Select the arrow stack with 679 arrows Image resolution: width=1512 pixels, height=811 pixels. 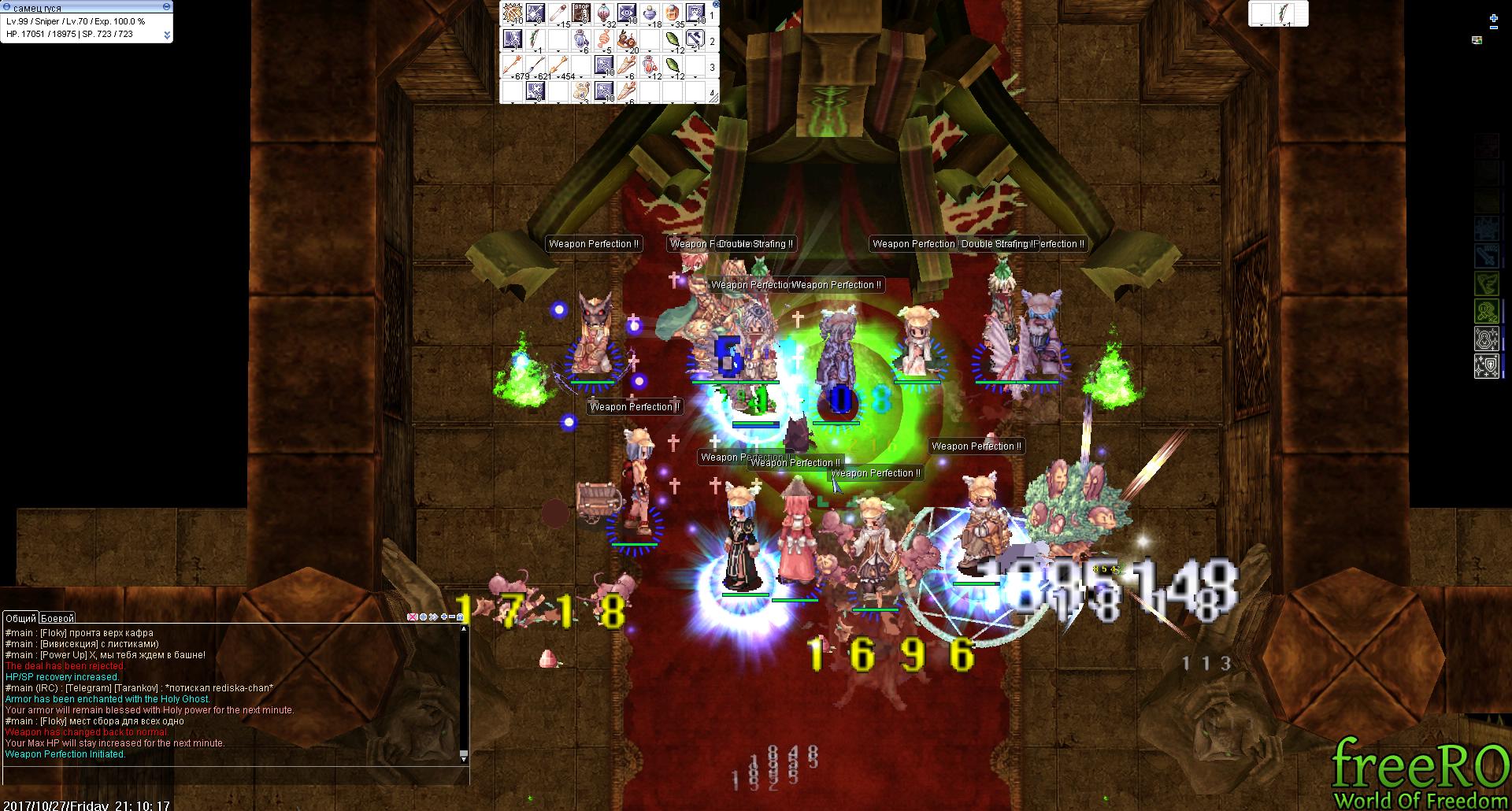(512, 65)
